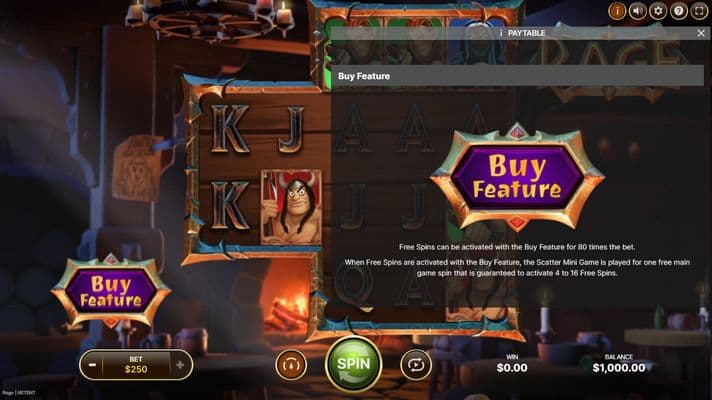The image size is (712, 400).
Task: Open the Buy Feature button beside the reels
Action: [x=110, y=291]
